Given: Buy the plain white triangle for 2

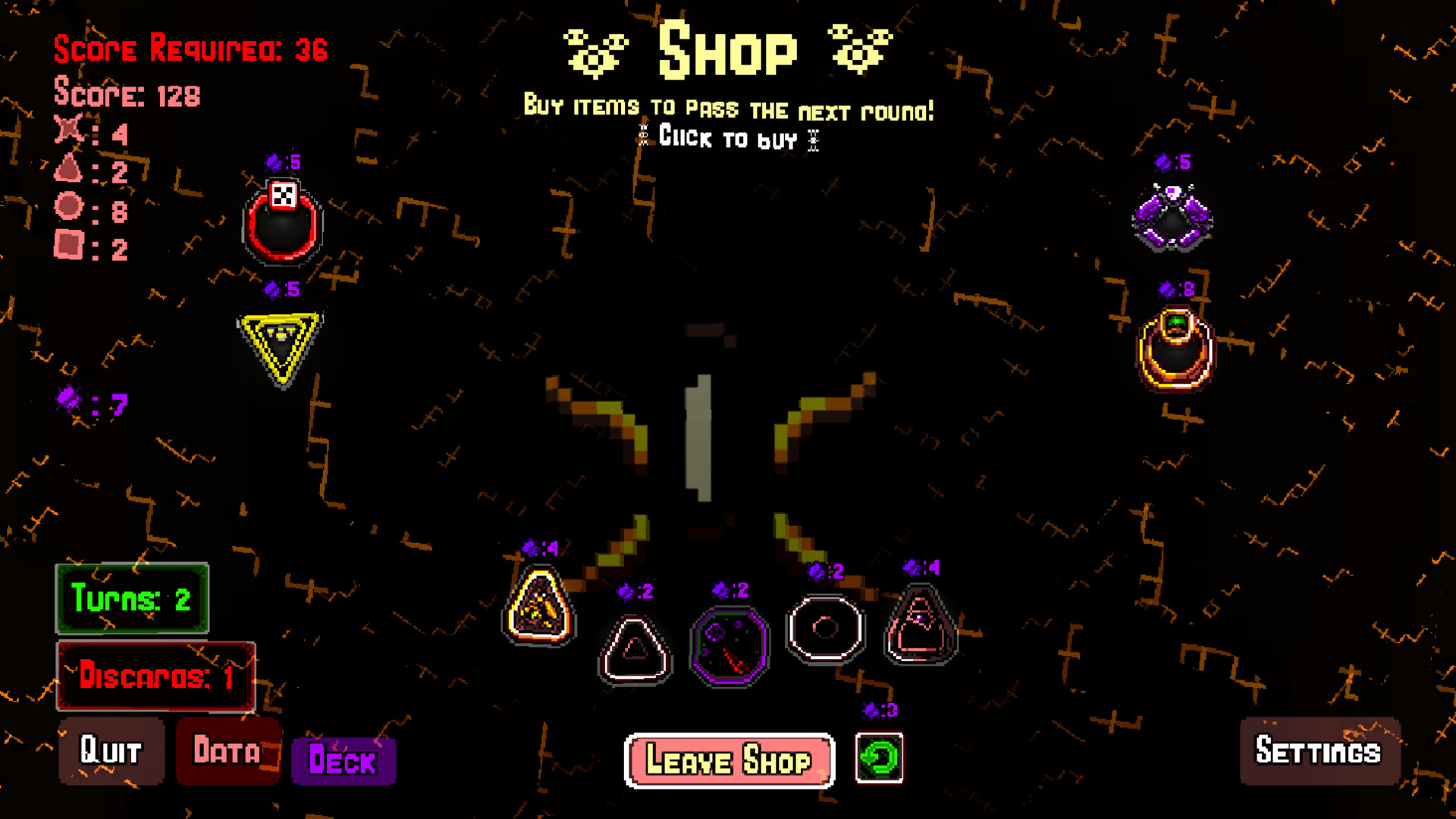Looking at the screenshot, I should (635, 648).
